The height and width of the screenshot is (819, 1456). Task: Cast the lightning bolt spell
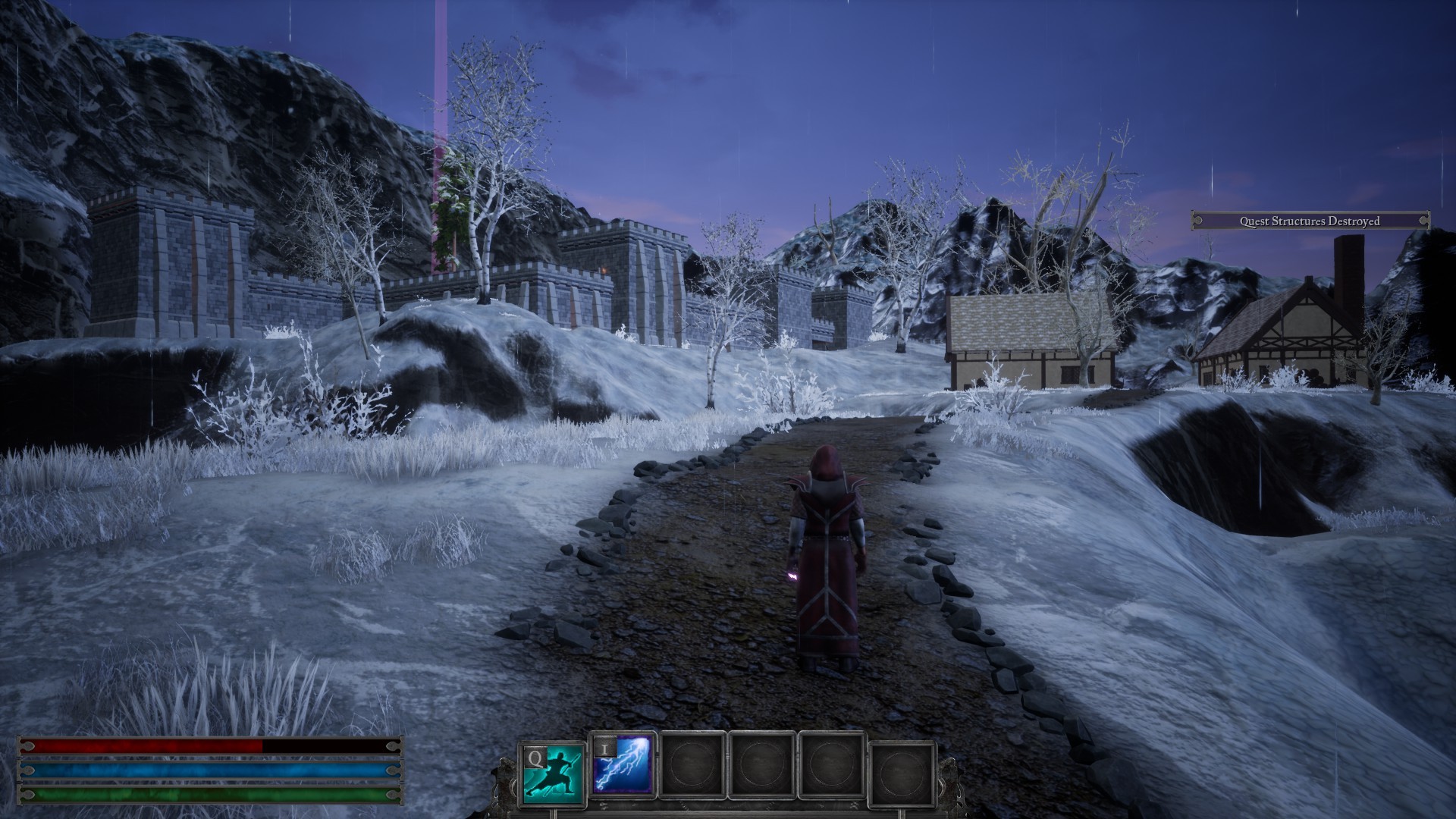pos(623,764)
